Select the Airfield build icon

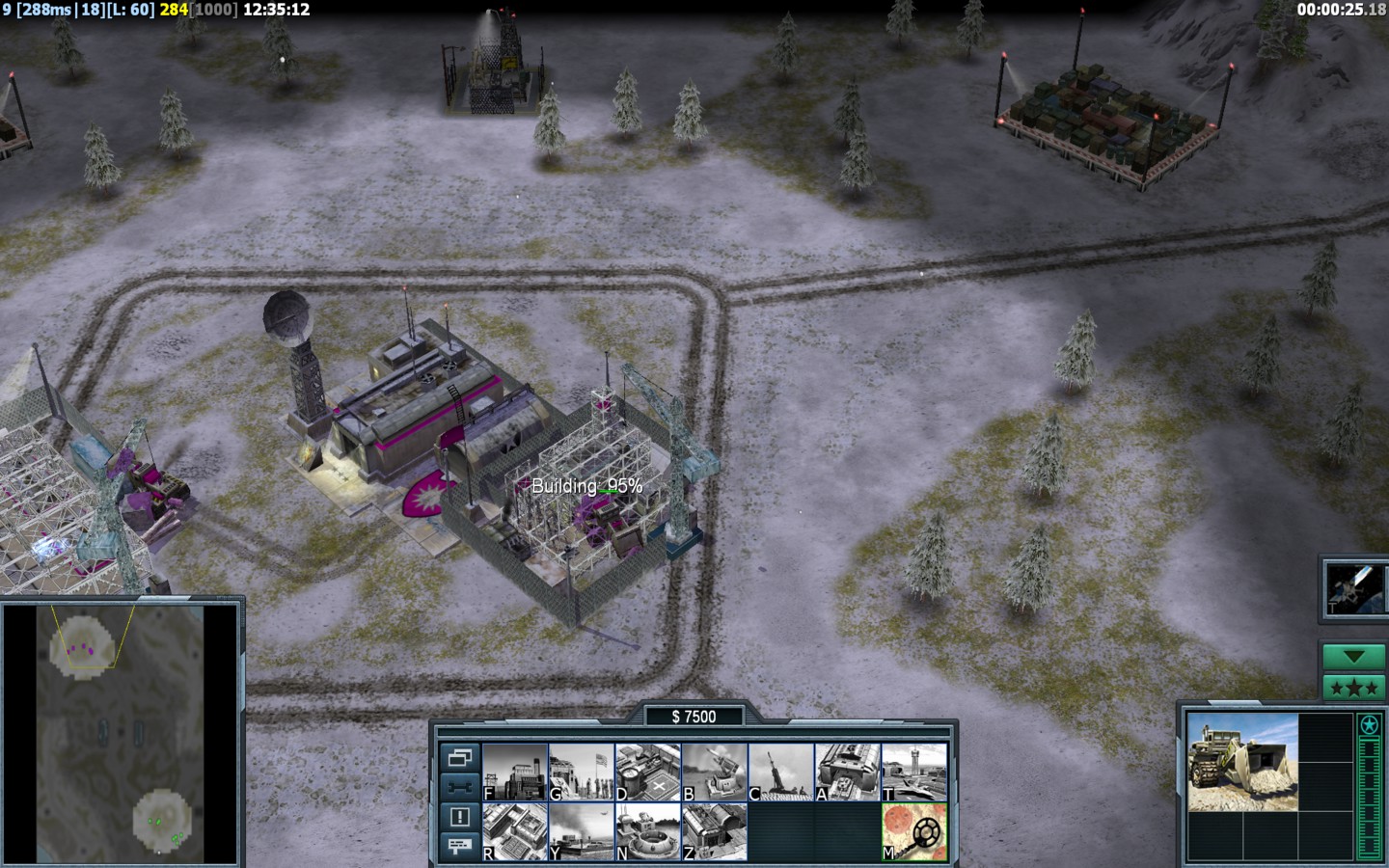(914, 772)
